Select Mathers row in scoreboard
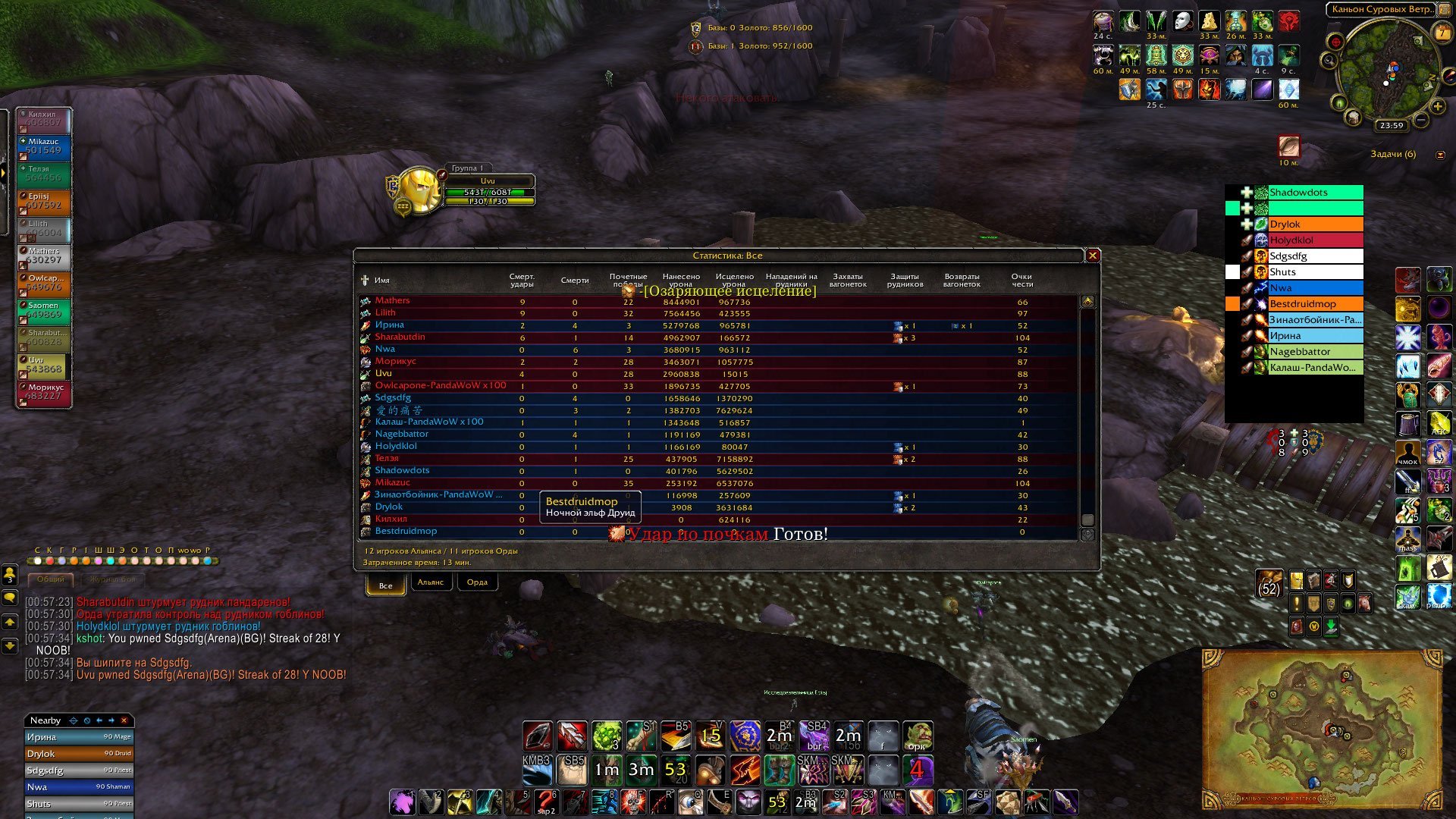The height and width of the screenshot is (819, 1456). click(392, 301)
